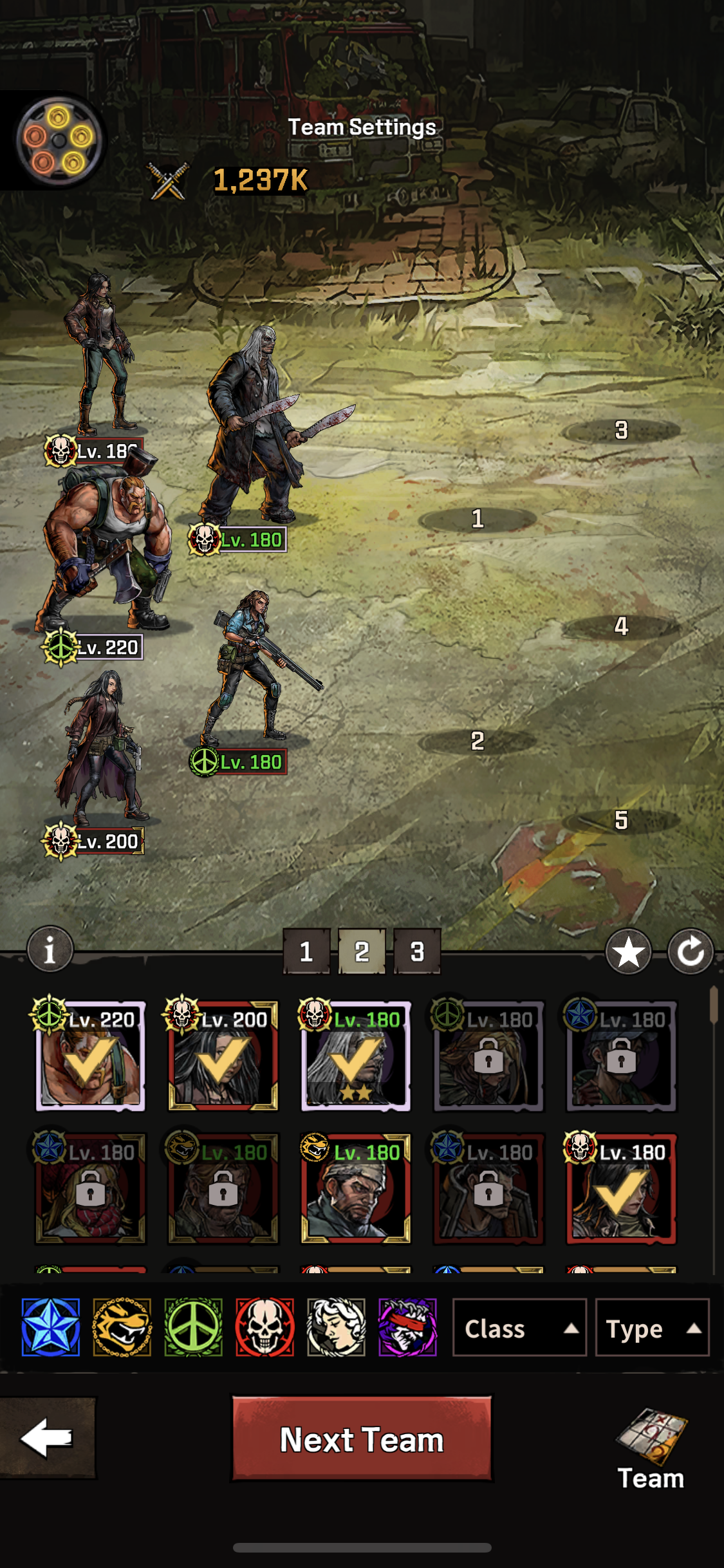Open the Team formation menu
This screenshot has width=724, height=1568.
pos(651,1450)
